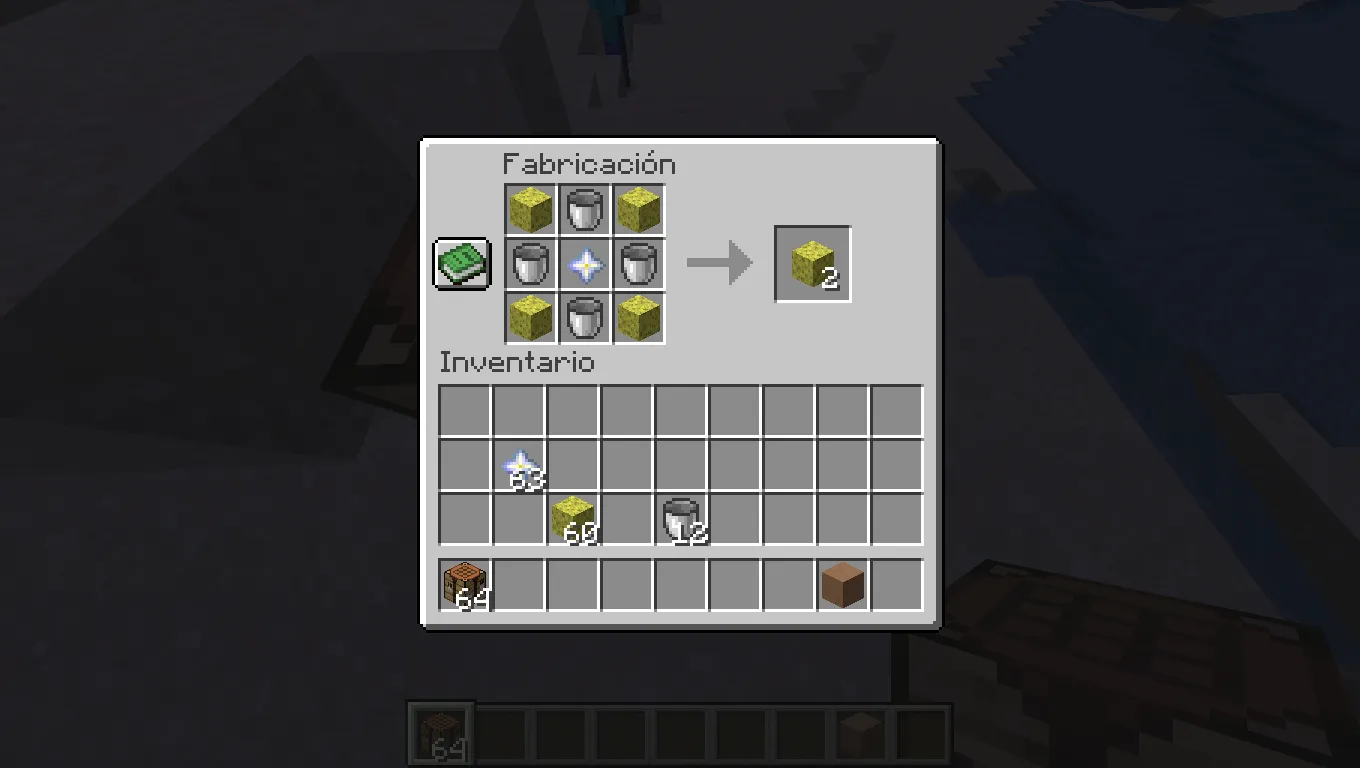Image resolution: width=1360 pixels, height=768 pixels.
Task: Select the nether star in crafting grid center
Action: [584, 263]
